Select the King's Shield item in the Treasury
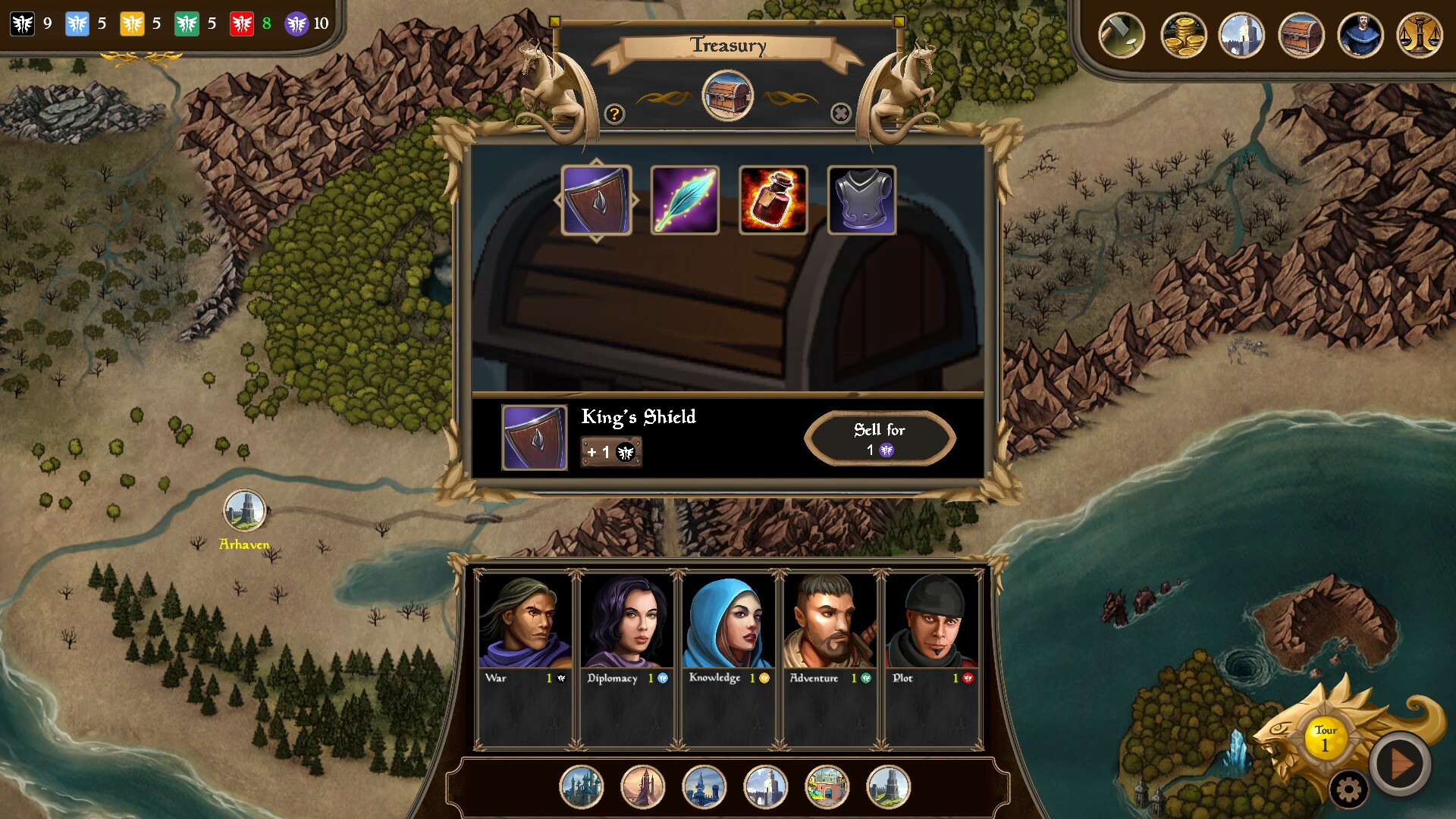 [x=596, y=200]
